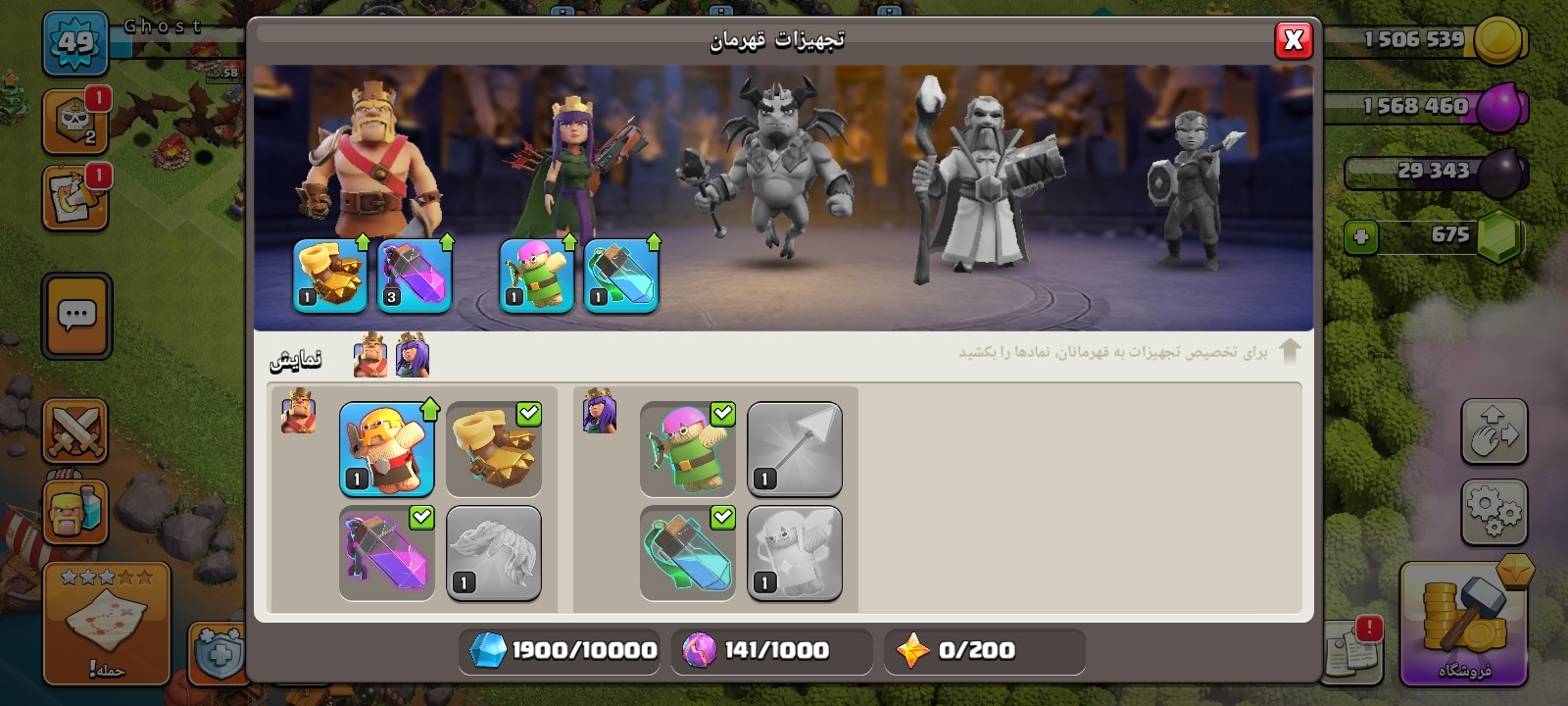
Task: Select the Archer Puppet in the equipment list
Action: pos(688,448)
